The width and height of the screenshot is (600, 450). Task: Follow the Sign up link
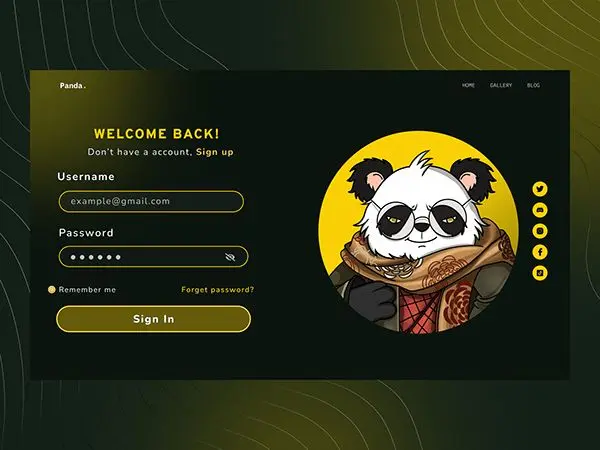(214, 152)
